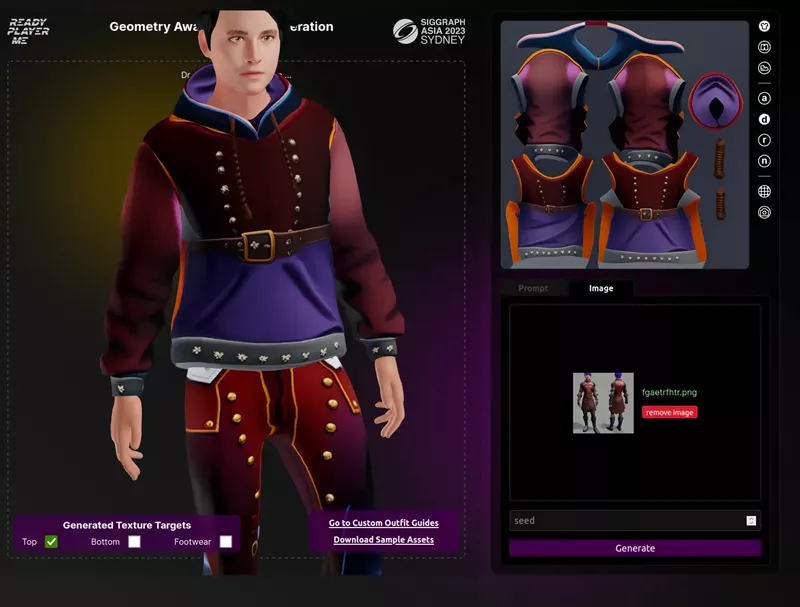Enable the Footwear texture target checkbox
The width and height of the screenshot is (800, 607).
(x=226, y=542)
